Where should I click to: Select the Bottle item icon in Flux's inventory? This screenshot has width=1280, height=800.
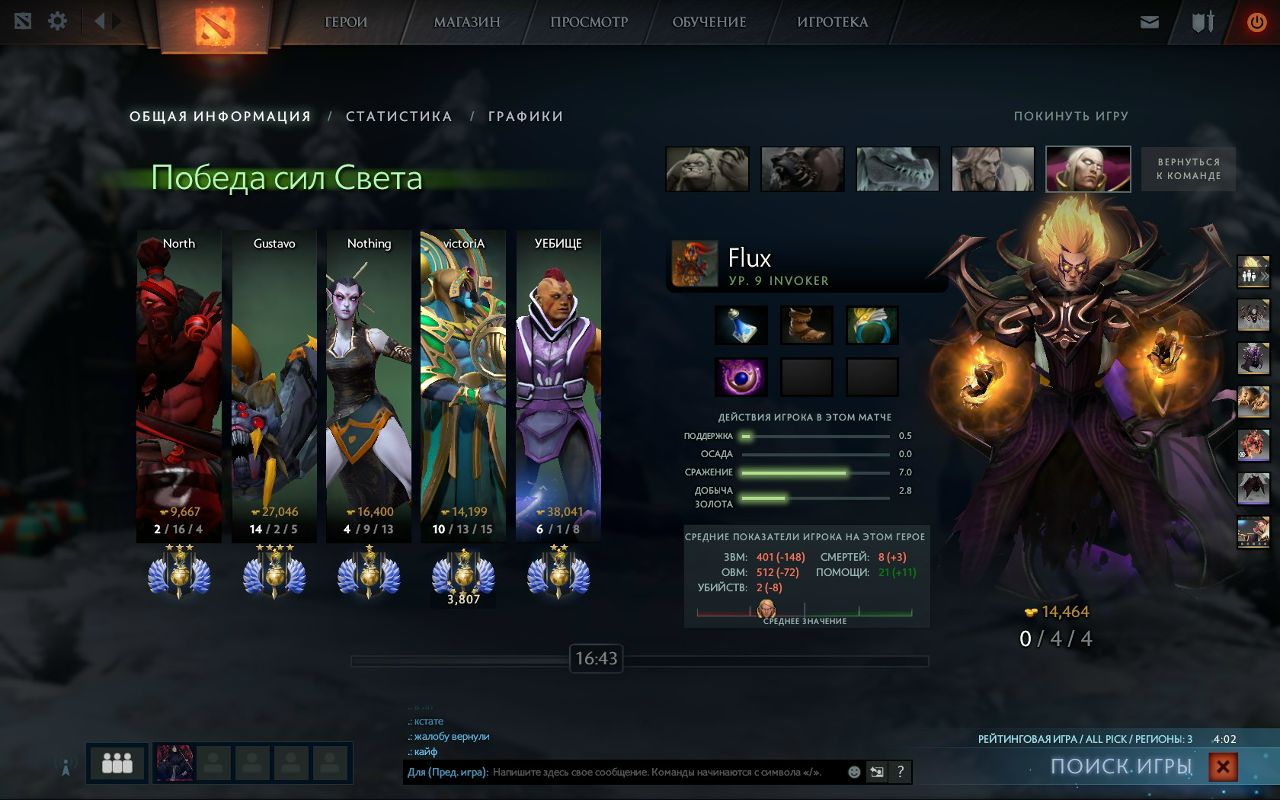click(x=742, y=324)
